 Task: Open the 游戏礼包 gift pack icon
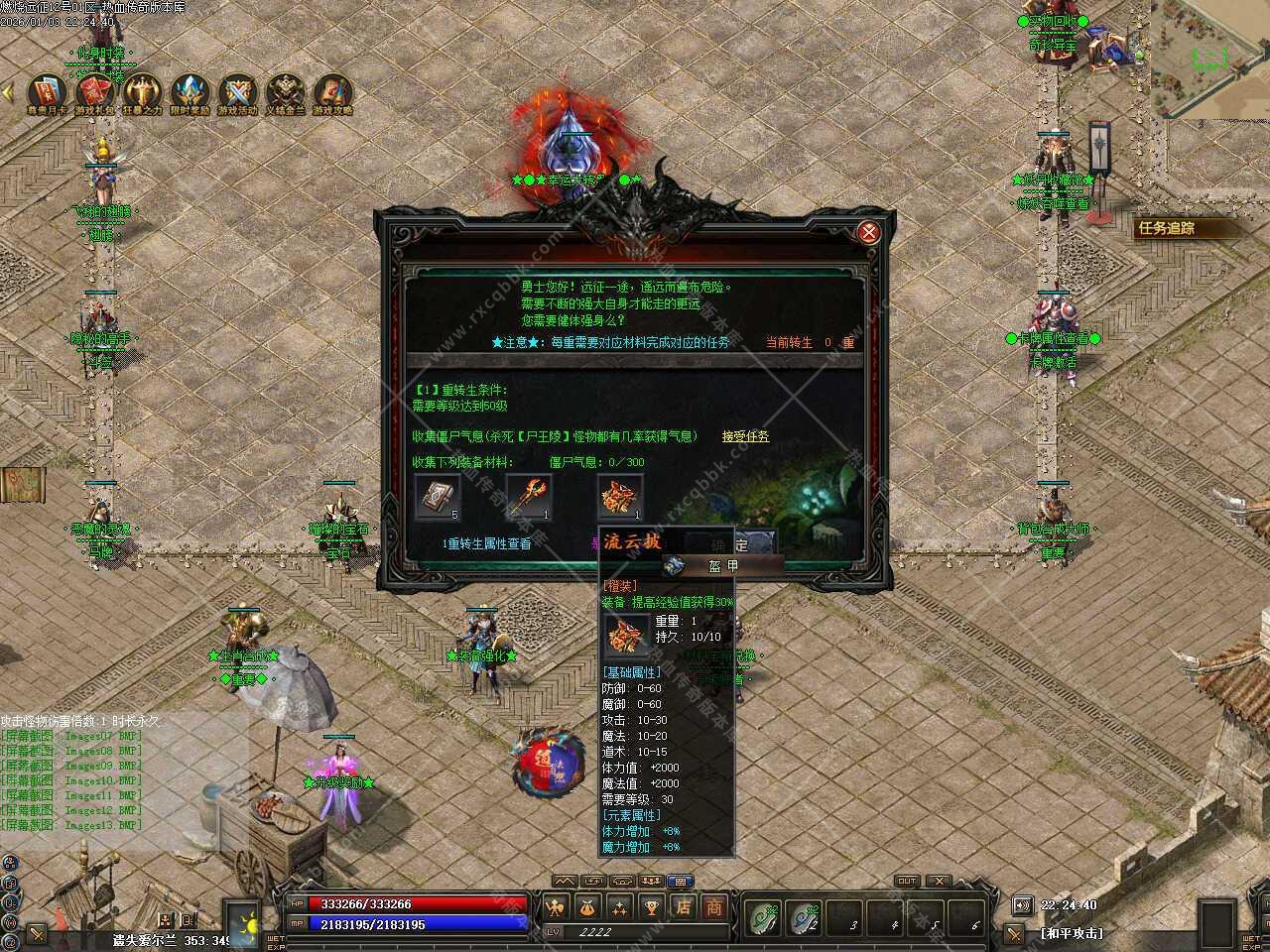point(95,93)
